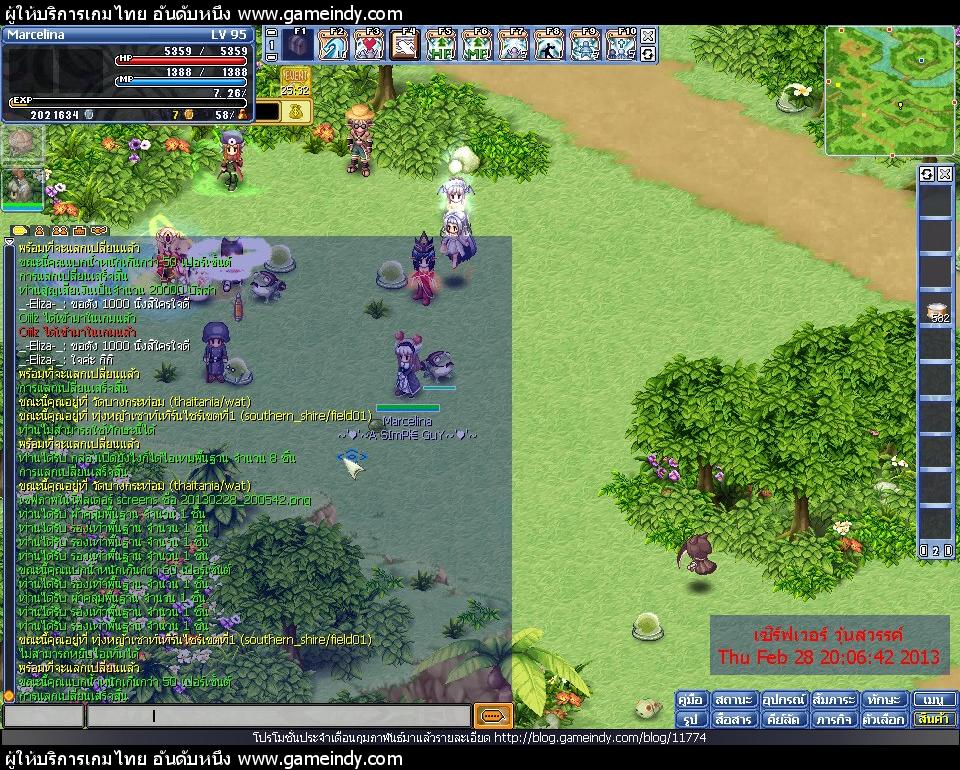The width and height of the screenshot is (960, 770).
Task: Open the ทักษะ (Skills) window
Action: [883, 700]
